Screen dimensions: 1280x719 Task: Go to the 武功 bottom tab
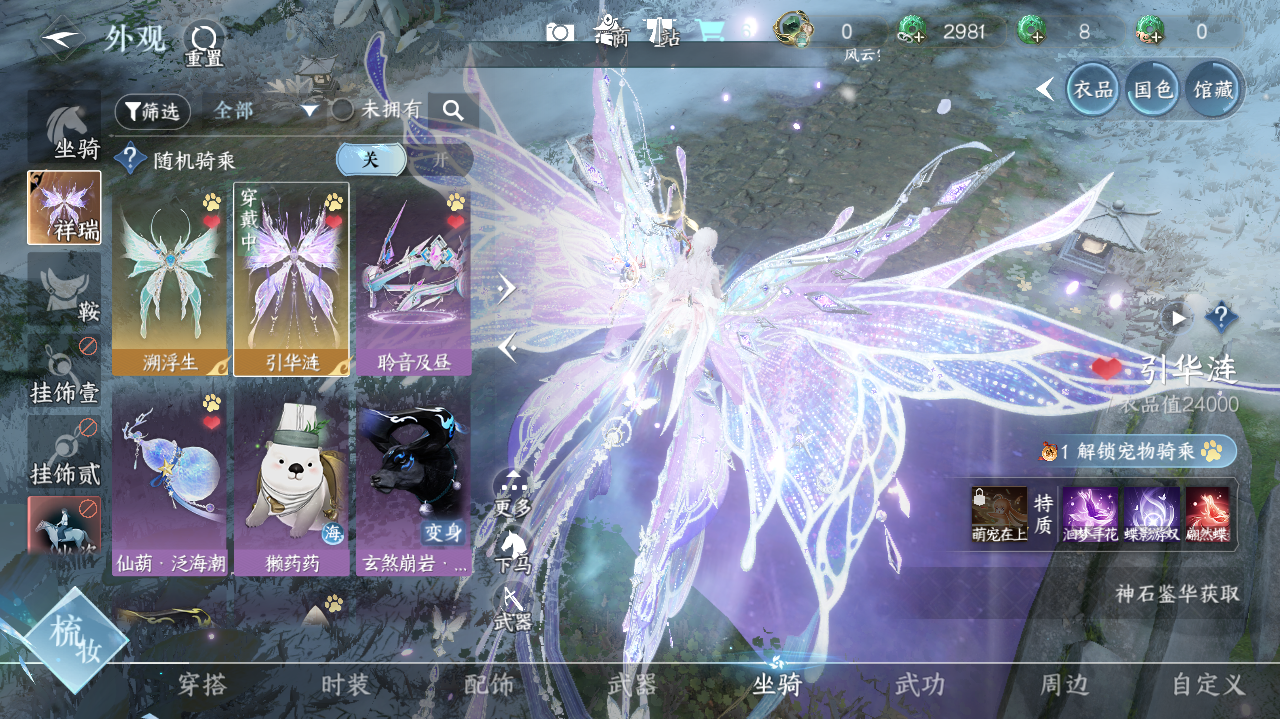tap(919, 685)
